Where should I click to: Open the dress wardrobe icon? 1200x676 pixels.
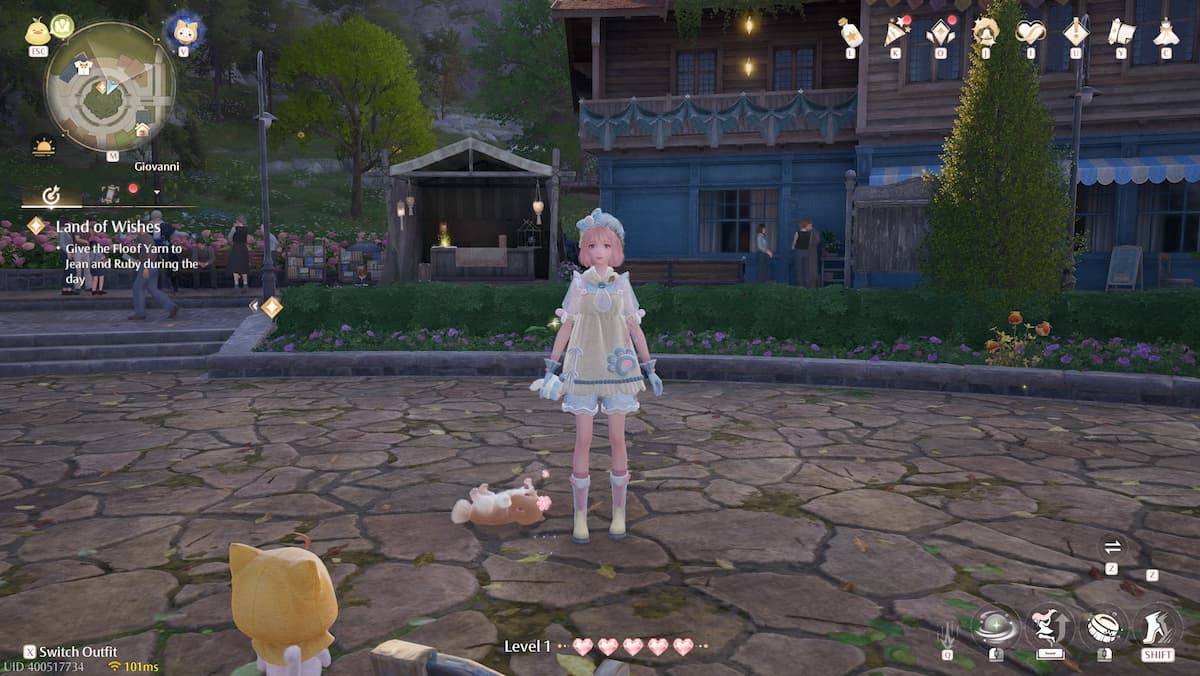click(1166, 33)
